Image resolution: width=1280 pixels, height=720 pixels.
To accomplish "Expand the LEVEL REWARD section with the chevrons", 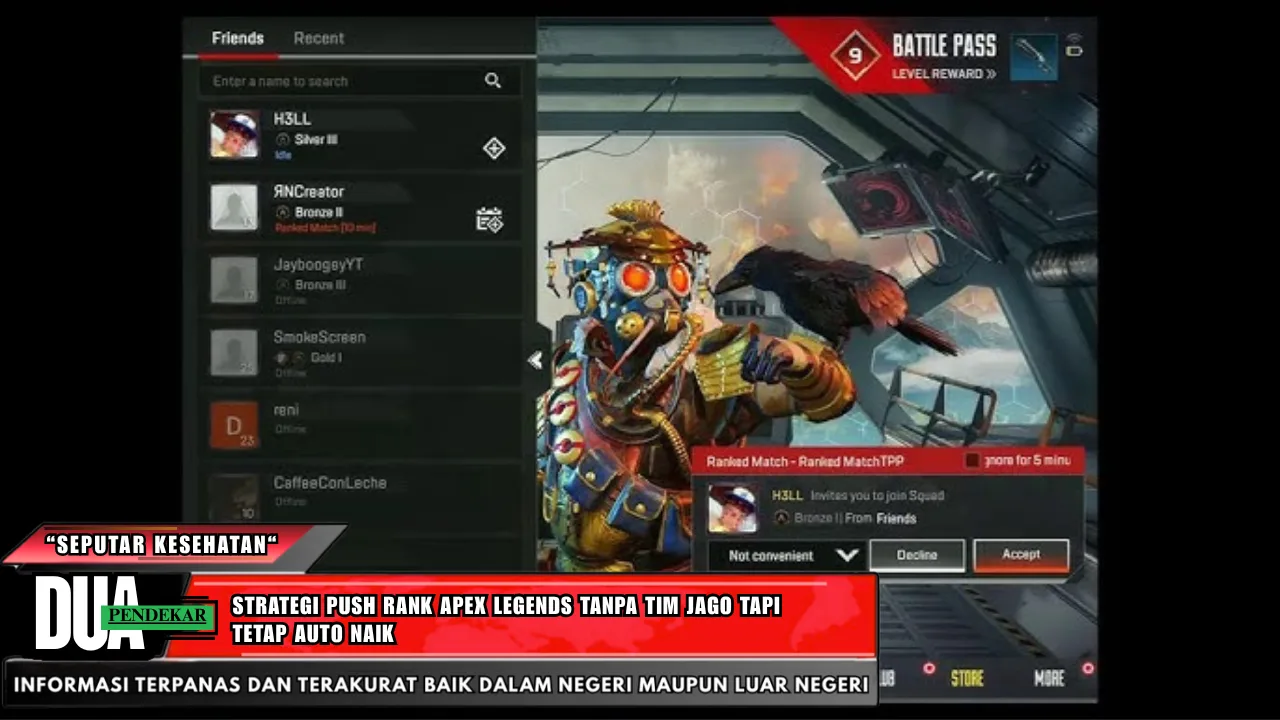I will [990, 73].
